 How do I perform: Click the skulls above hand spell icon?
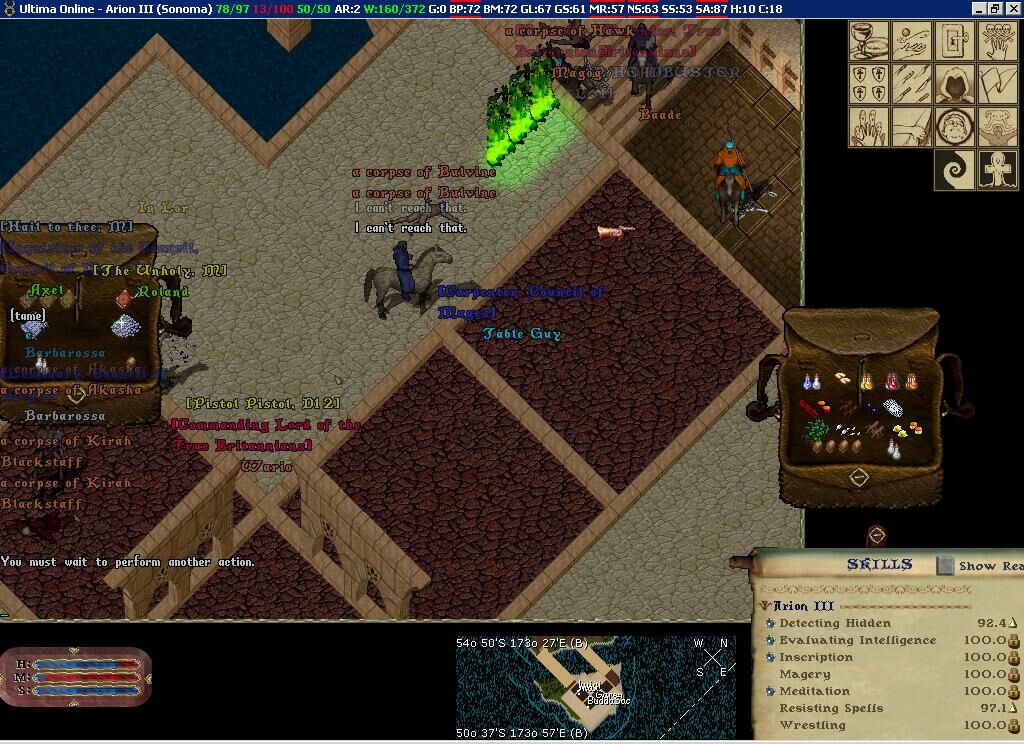[x=998, y=43]
